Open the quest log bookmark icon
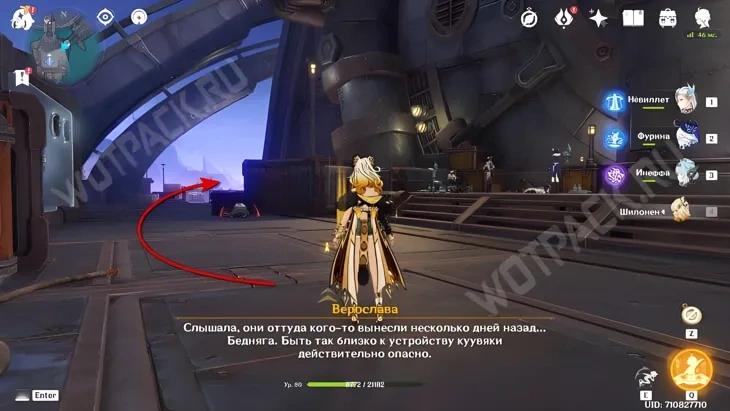 [x=21, y=77]
